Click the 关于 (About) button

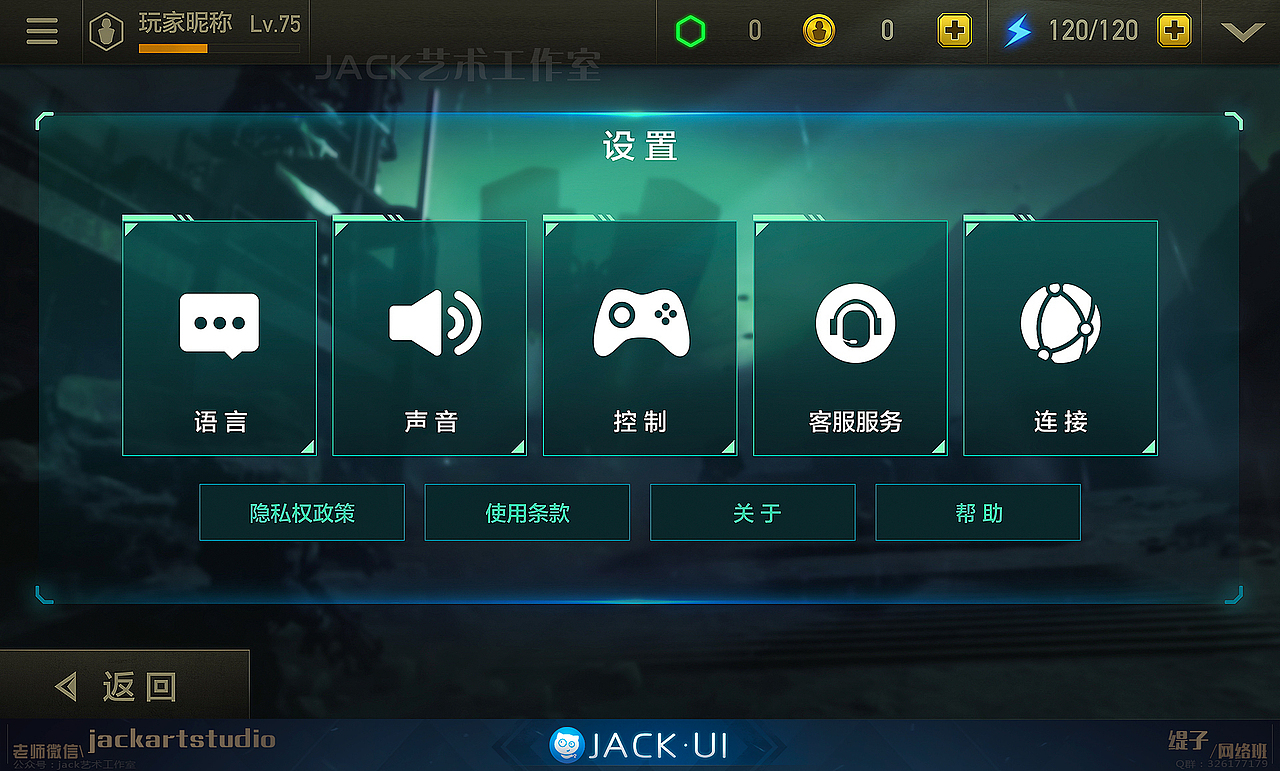752,512
